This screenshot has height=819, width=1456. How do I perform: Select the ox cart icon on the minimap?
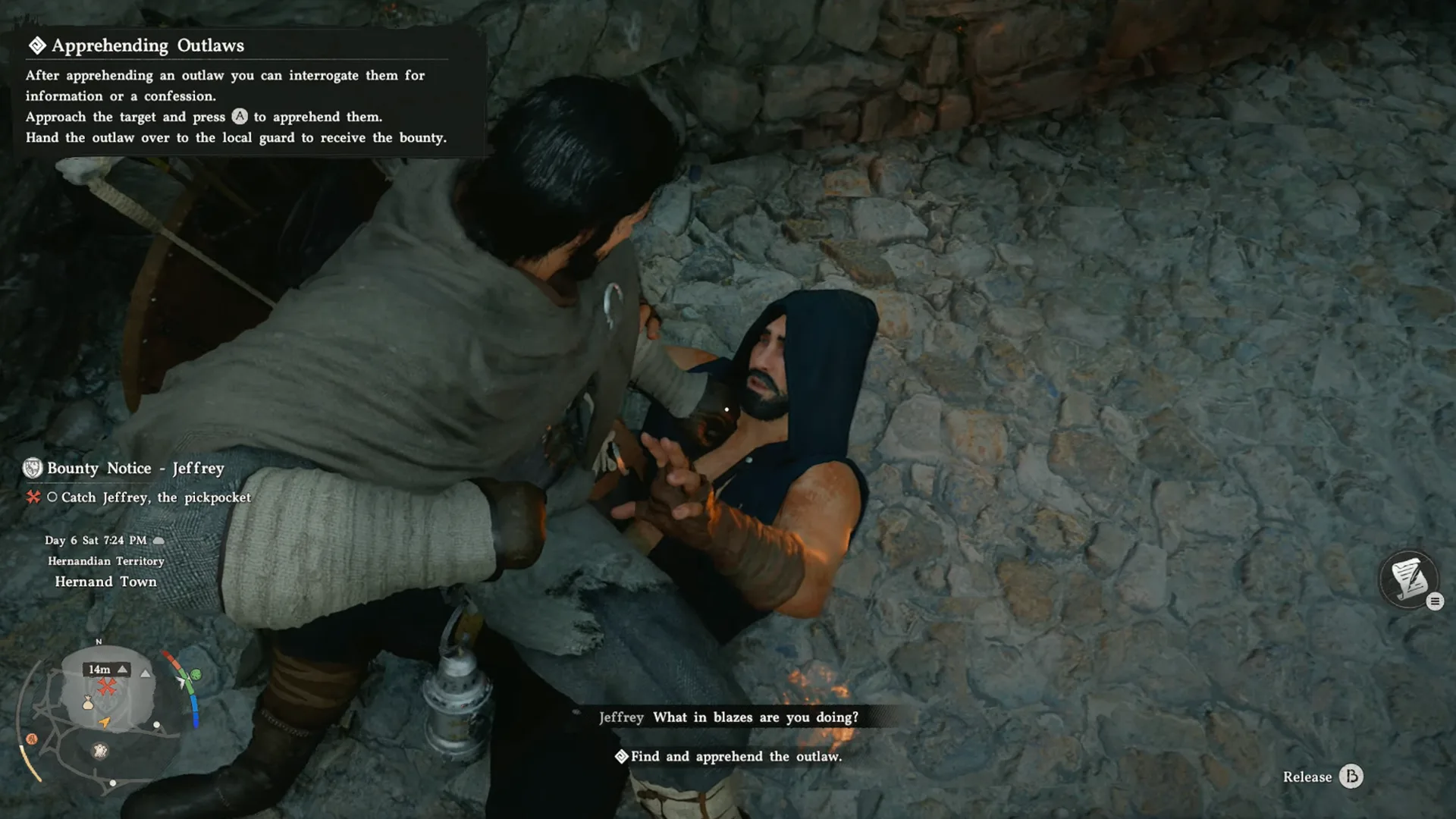point(100,752)
